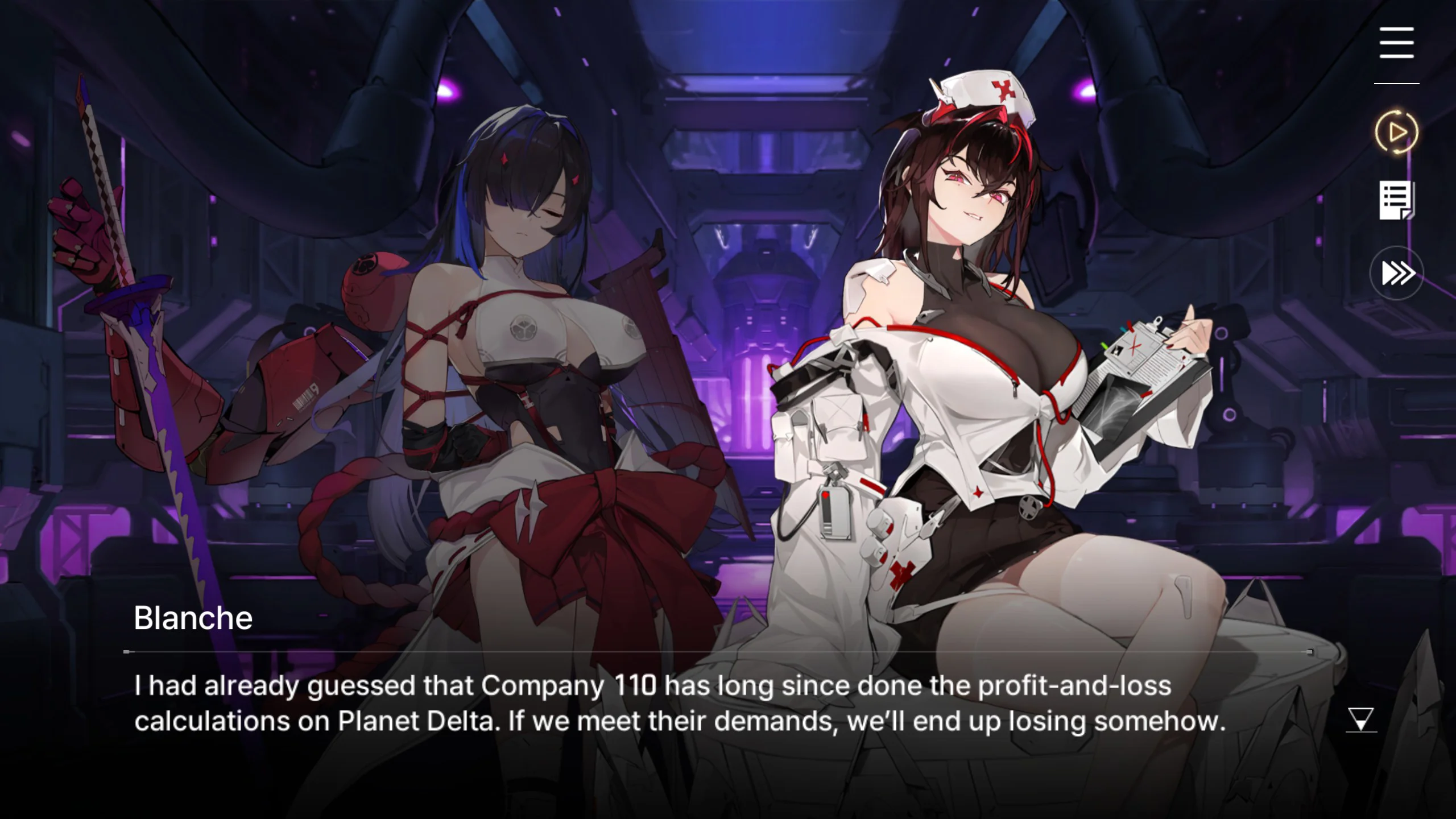This screenshot has width=1456, height=819.
Task: Open the dialogue log
Action: [1396, 200]
